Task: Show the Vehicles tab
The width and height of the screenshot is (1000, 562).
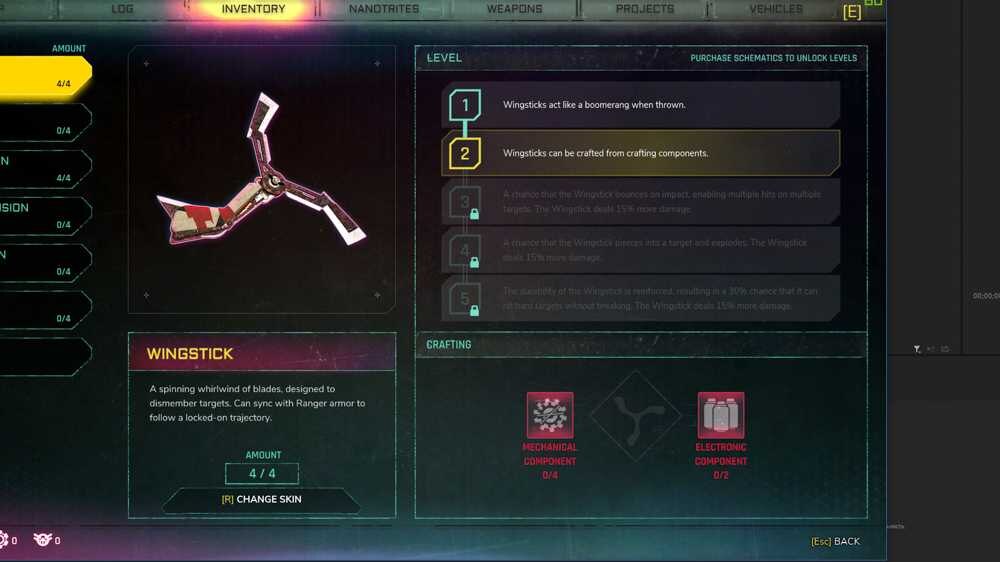Action: point(776,9)
